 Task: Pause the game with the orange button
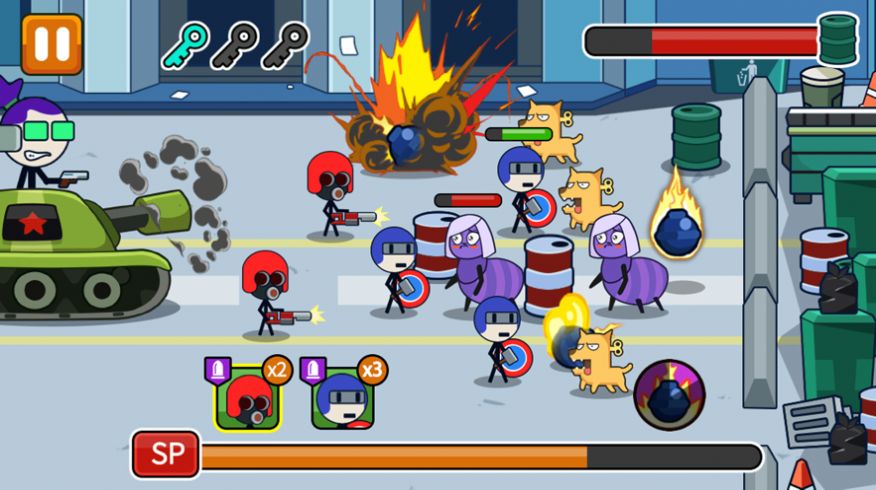[x=52, y=43]
